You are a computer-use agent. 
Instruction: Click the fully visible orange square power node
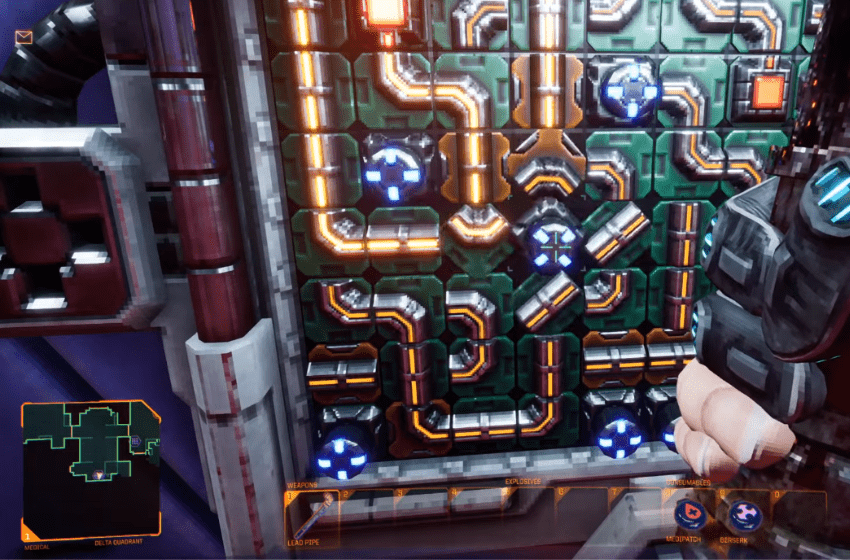coord(767,91)
